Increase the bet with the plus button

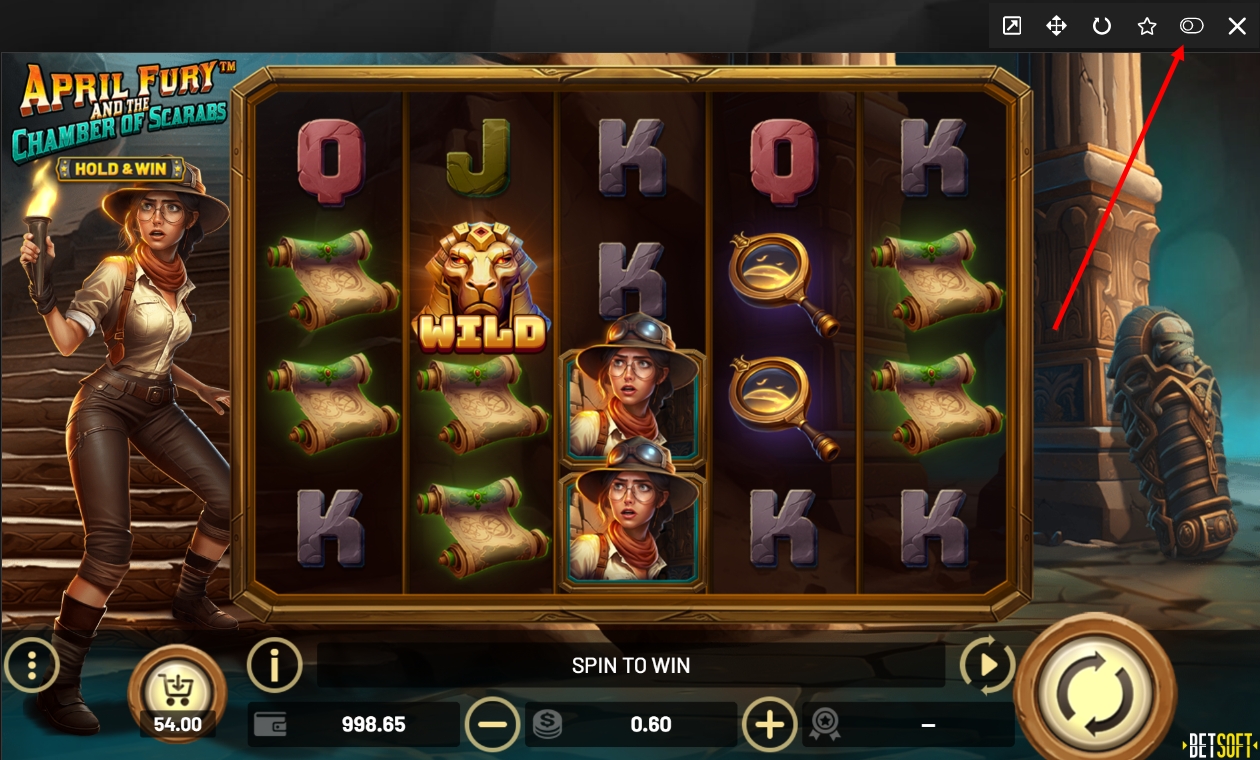pos(769,724)
